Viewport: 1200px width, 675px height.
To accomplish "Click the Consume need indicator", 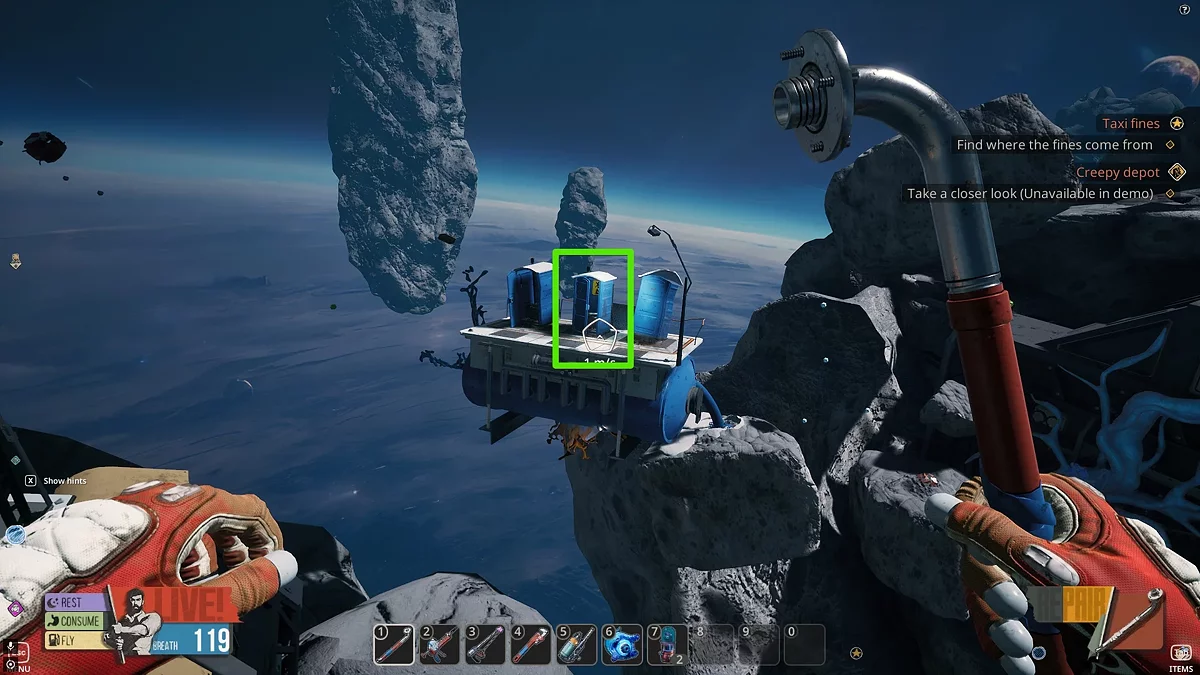I will [74, 621].
